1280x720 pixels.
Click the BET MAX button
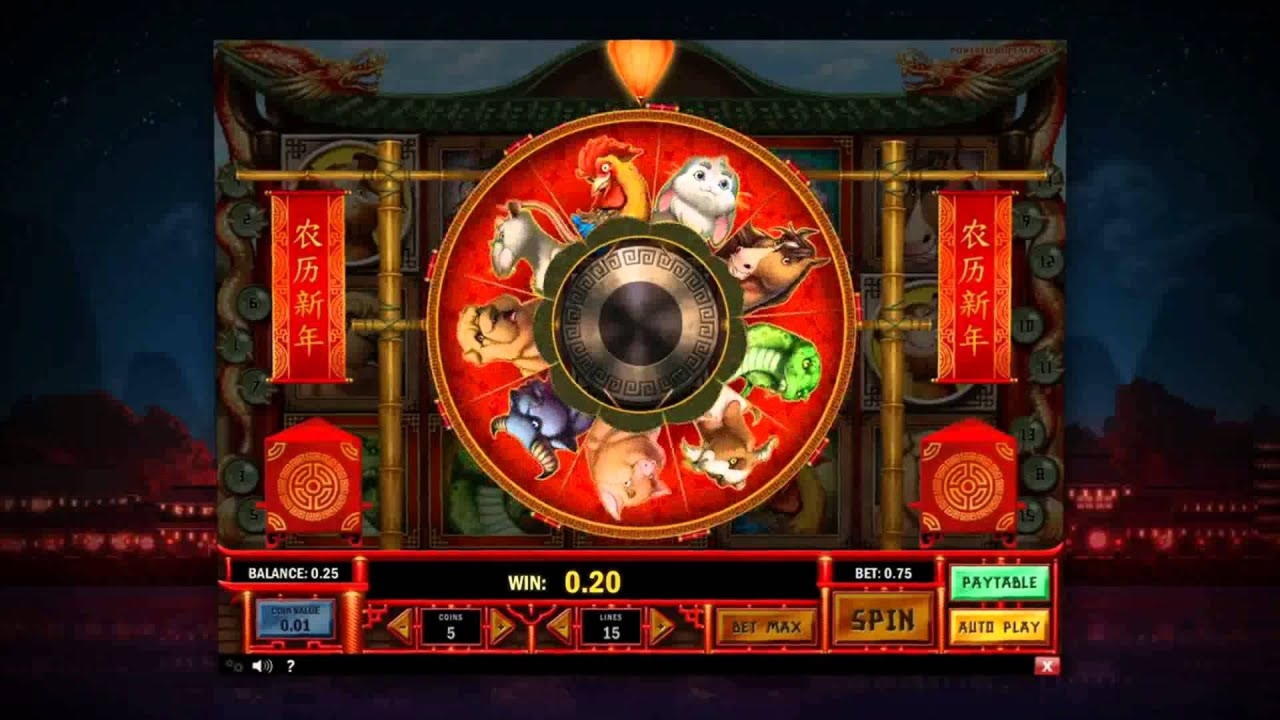tap(767, 626)
